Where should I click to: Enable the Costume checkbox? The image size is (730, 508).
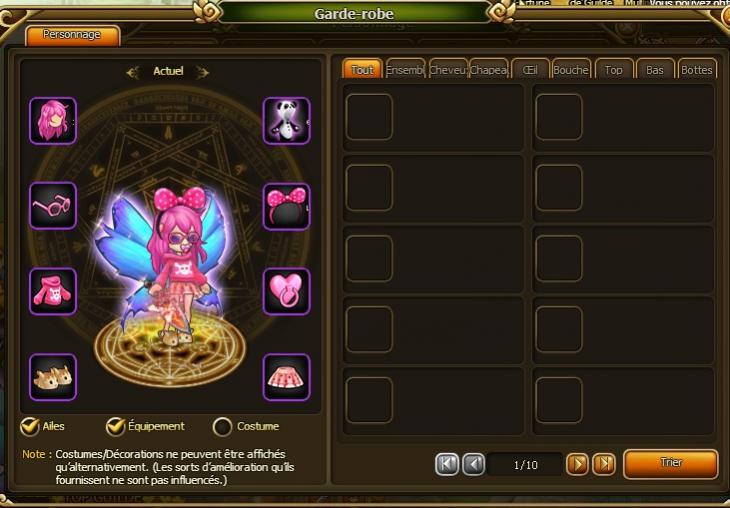click(x=222, y=427)
